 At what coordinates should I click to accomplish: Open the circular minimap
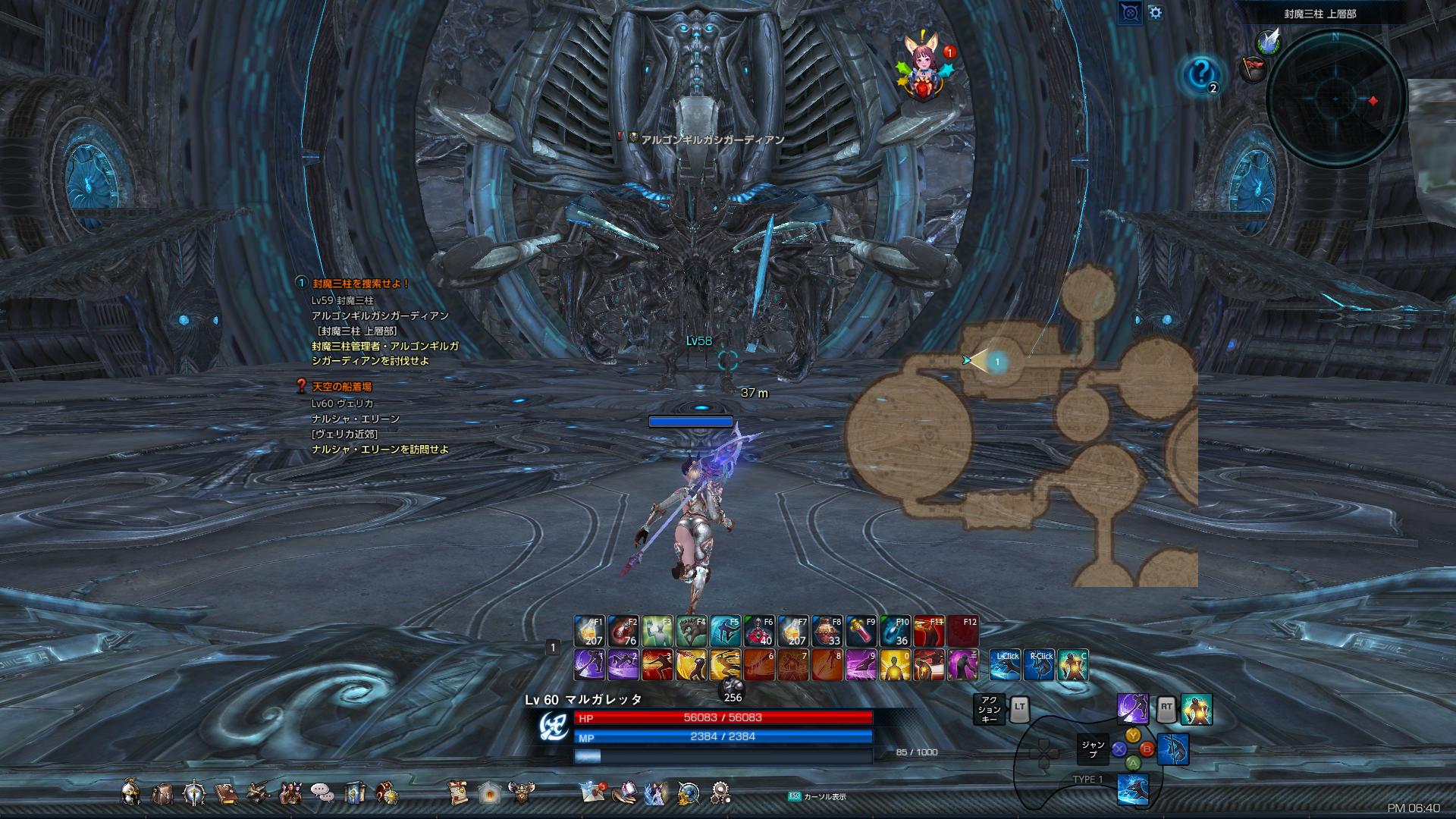1335,99
